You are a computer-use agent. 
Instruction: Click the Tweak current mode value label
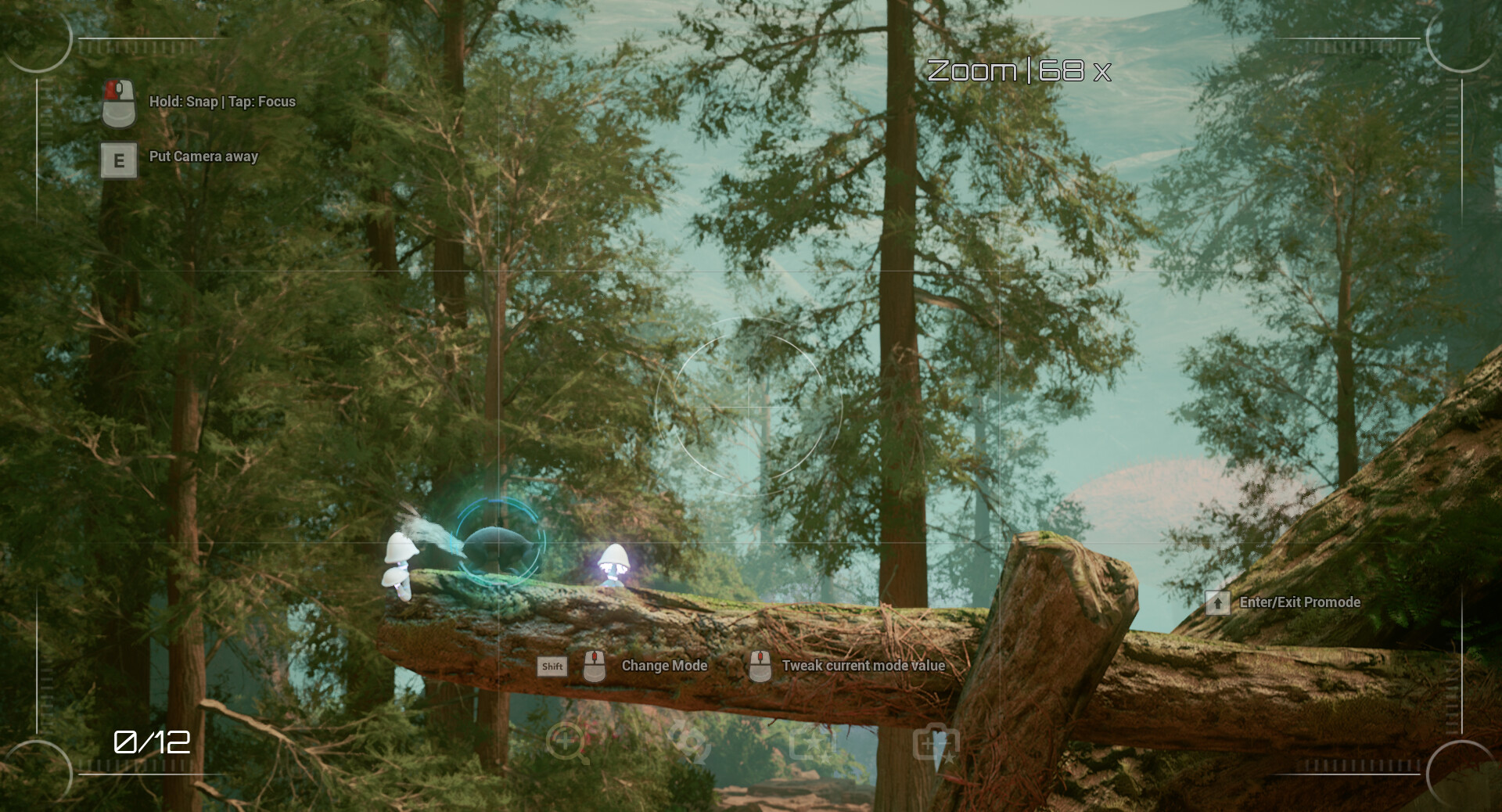(x=863, y=666)
